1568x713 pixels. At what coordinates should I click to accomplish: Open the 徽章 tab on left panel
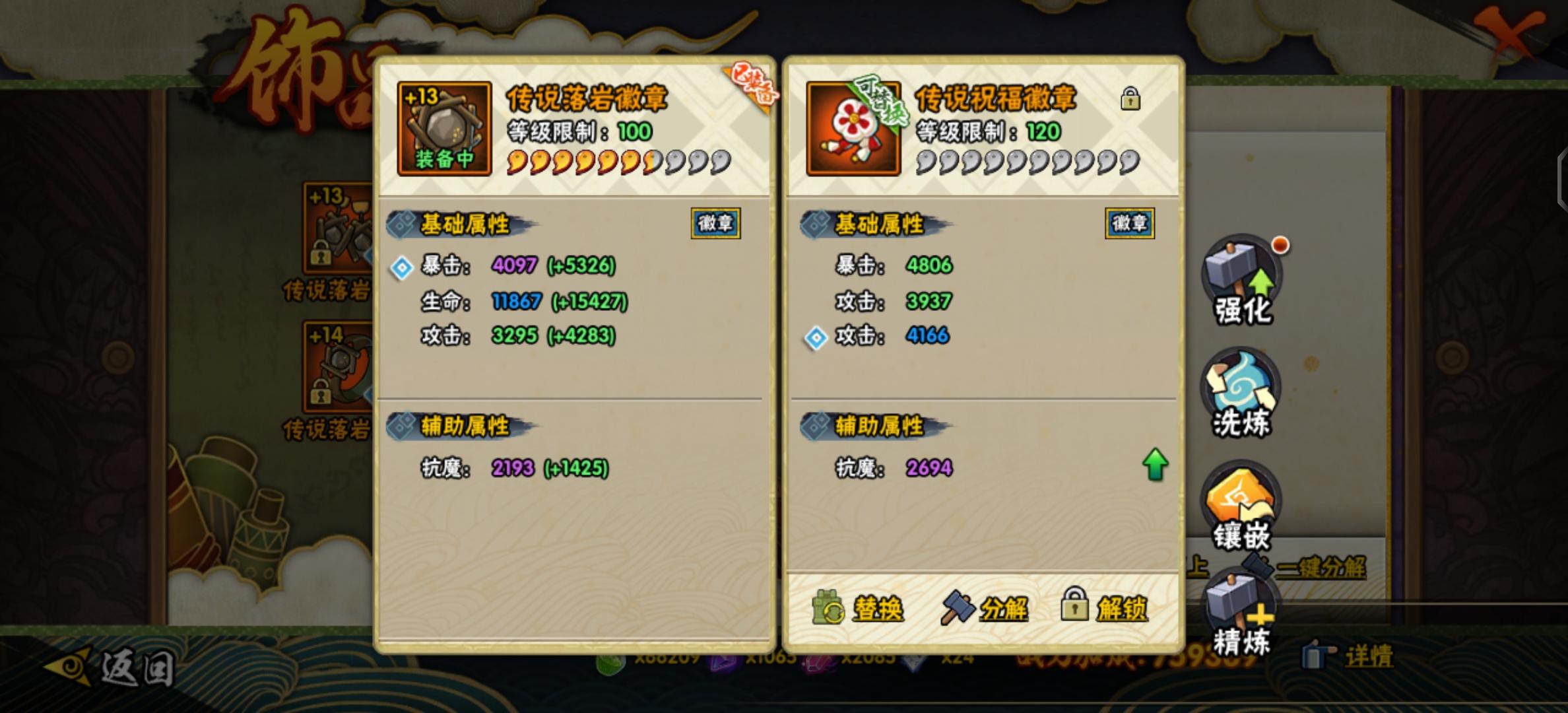tap(714, 224)
